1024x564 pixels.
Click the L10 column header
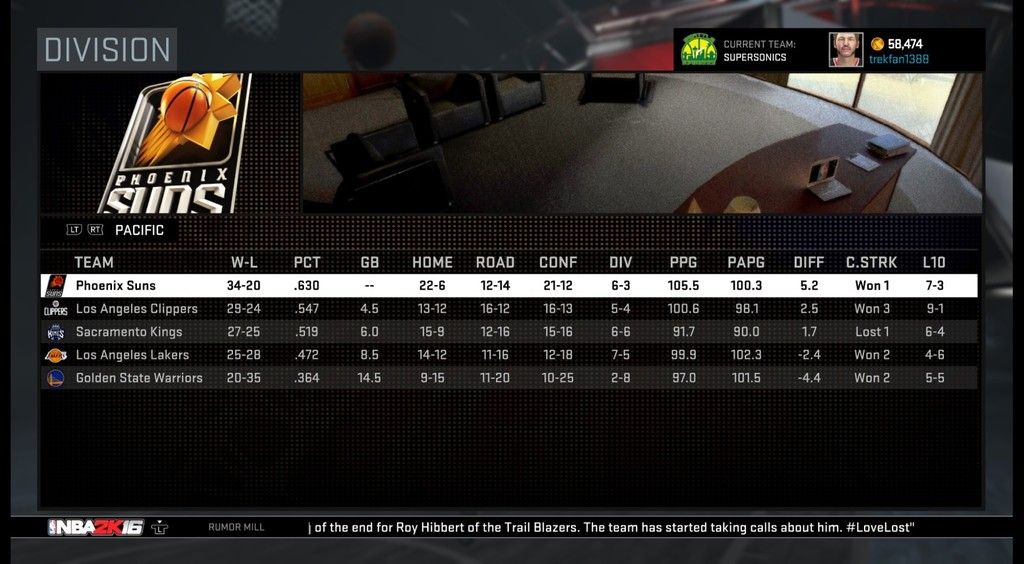point(934,263)
